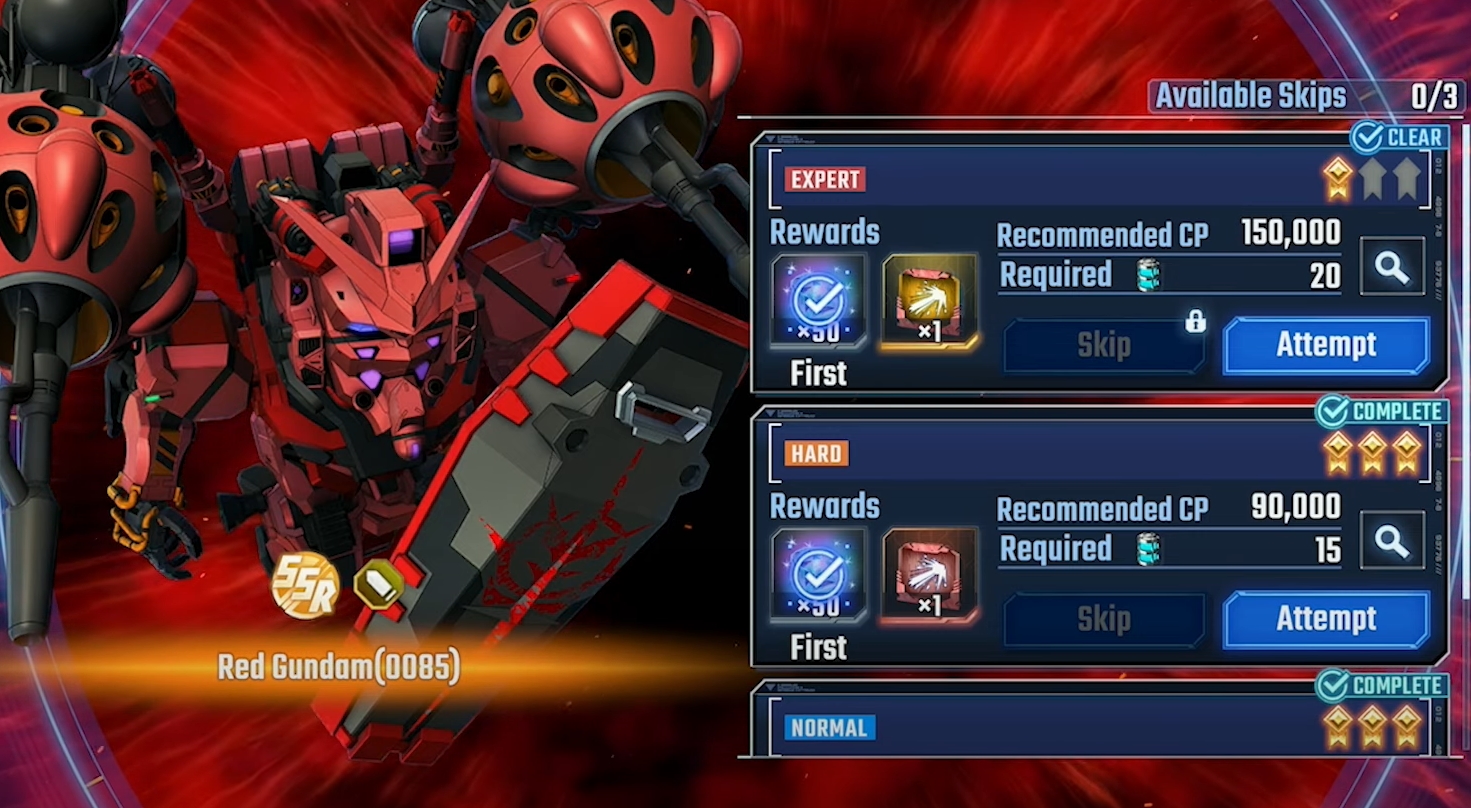Click the locked Skip button for Expert
1471x808 pixels.
pos(1103,346)
